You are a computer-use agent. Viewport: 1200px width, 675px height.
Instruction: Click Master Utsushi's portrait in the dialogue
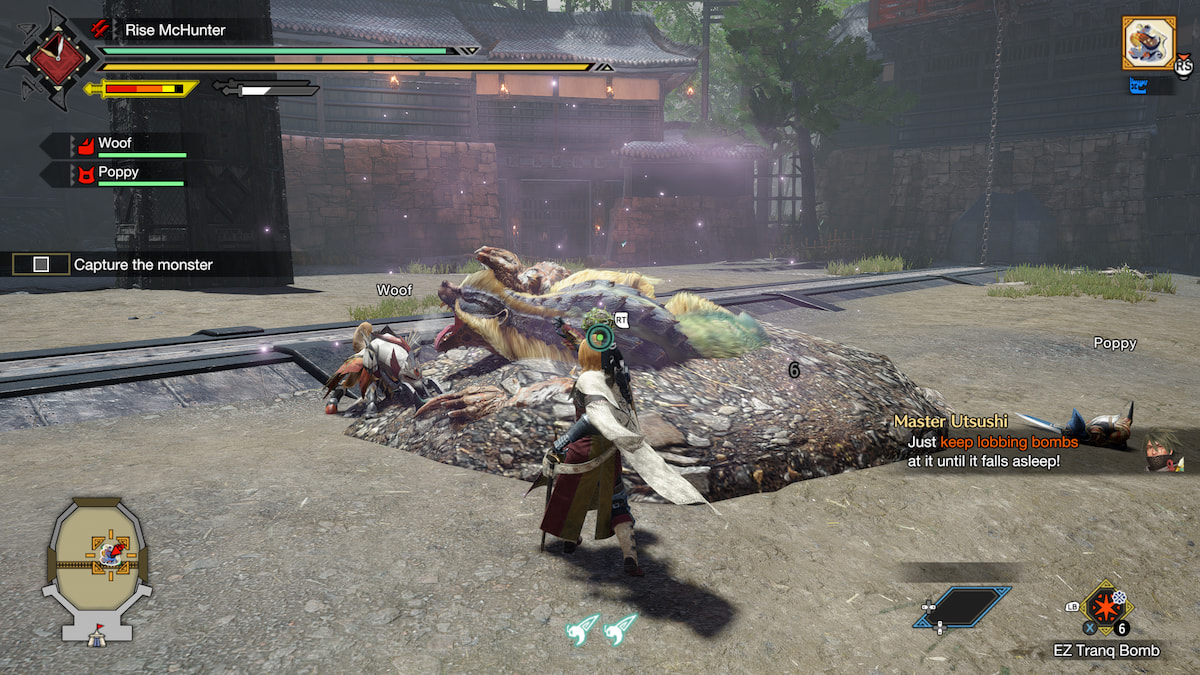(1164, 452)
